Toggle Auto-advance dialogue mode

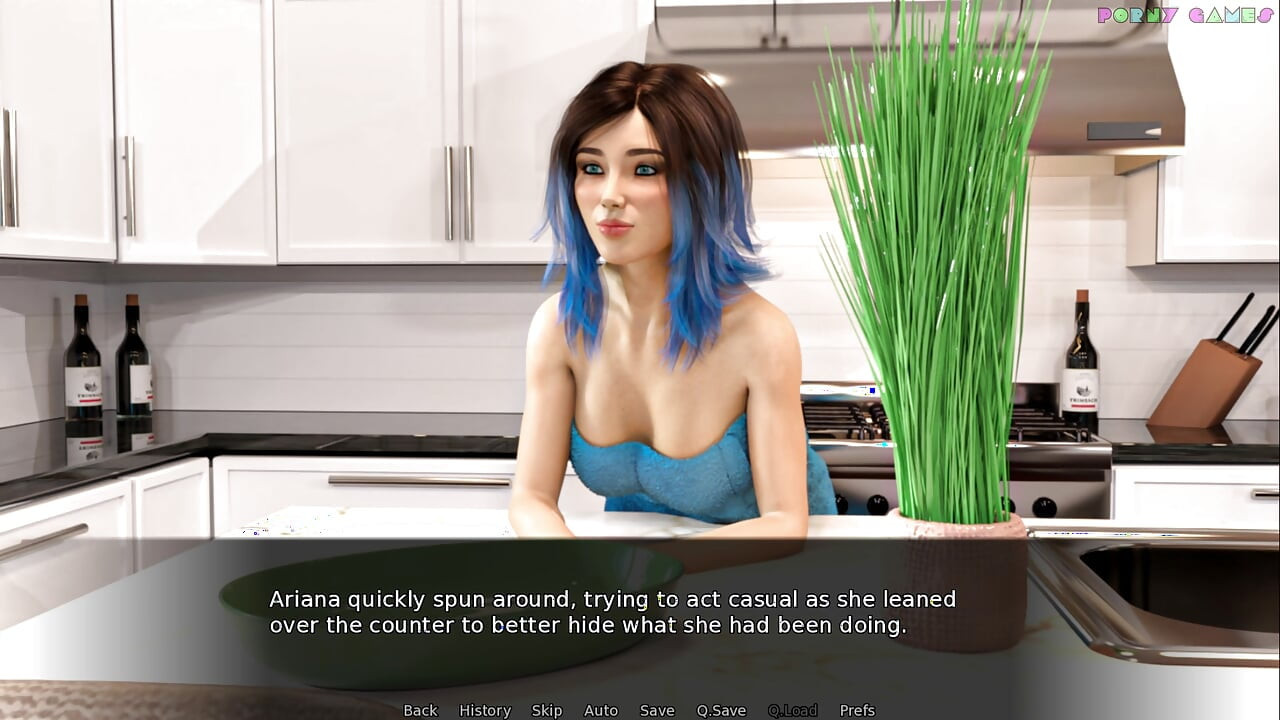601,710
